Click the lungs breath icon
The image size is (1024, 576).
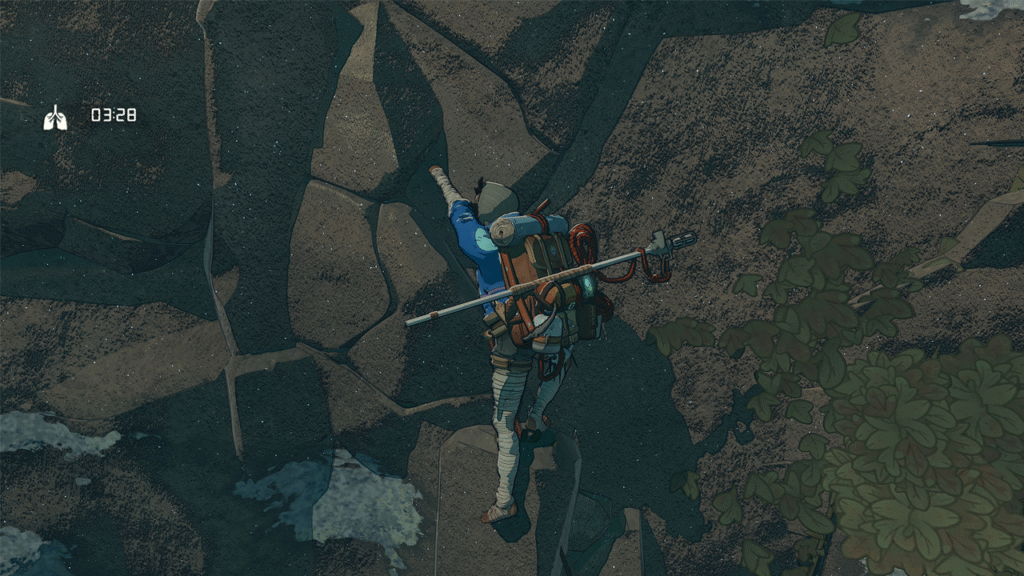(x=56, y=118)
